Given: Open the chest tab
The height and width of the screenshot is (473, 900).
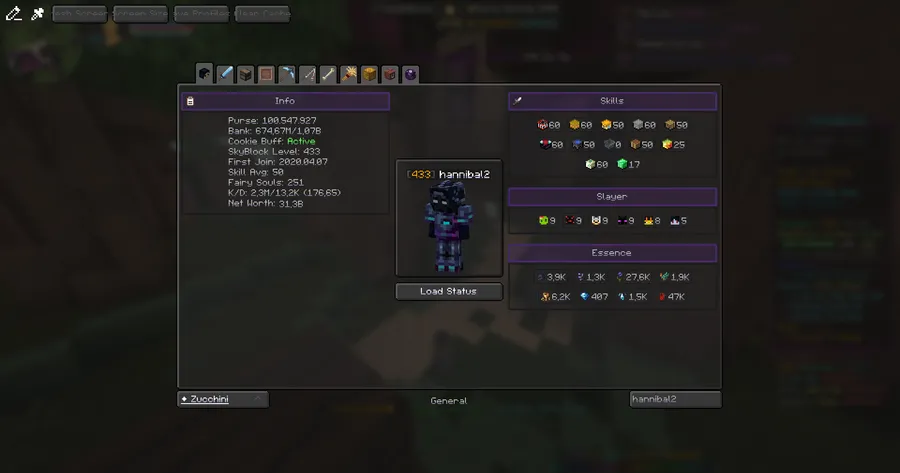Looking at the screenshot, I should (246, 74).
